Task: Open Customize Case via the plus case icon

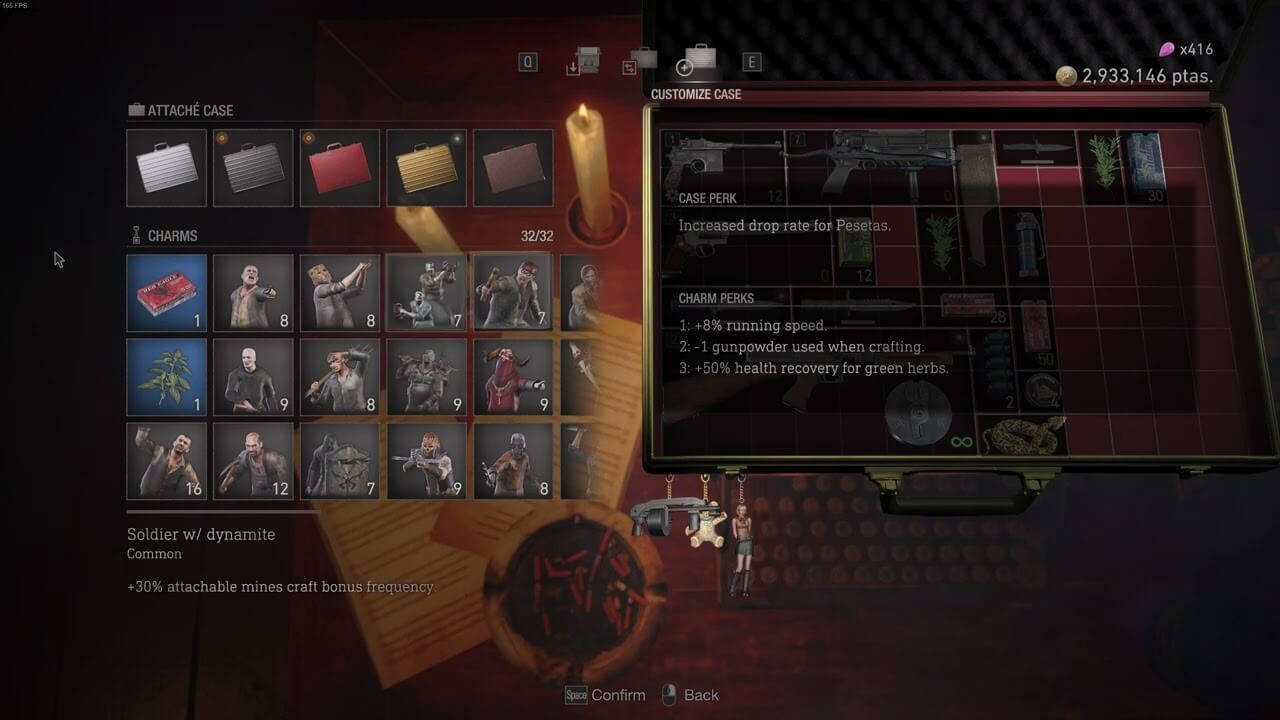Action: click(x=685, y=66)
